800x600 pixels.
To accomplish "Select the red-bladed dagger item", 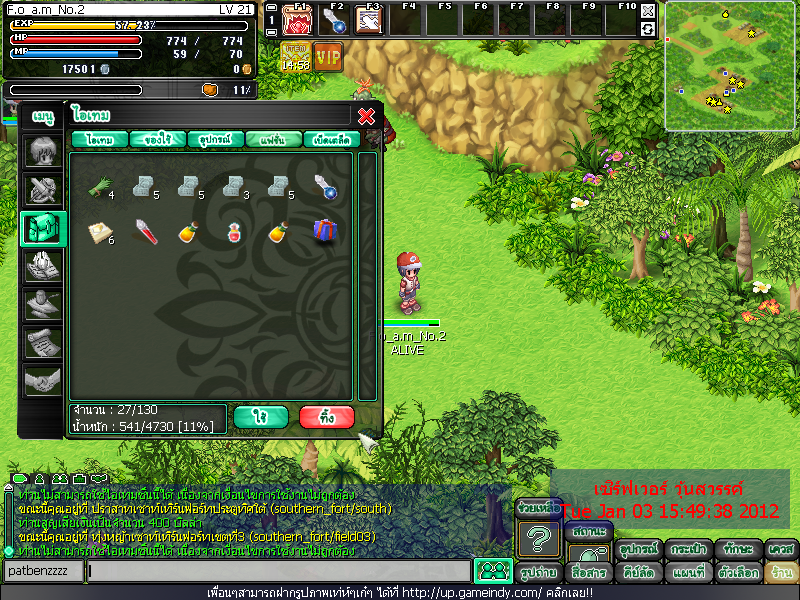I will (145, 232).
